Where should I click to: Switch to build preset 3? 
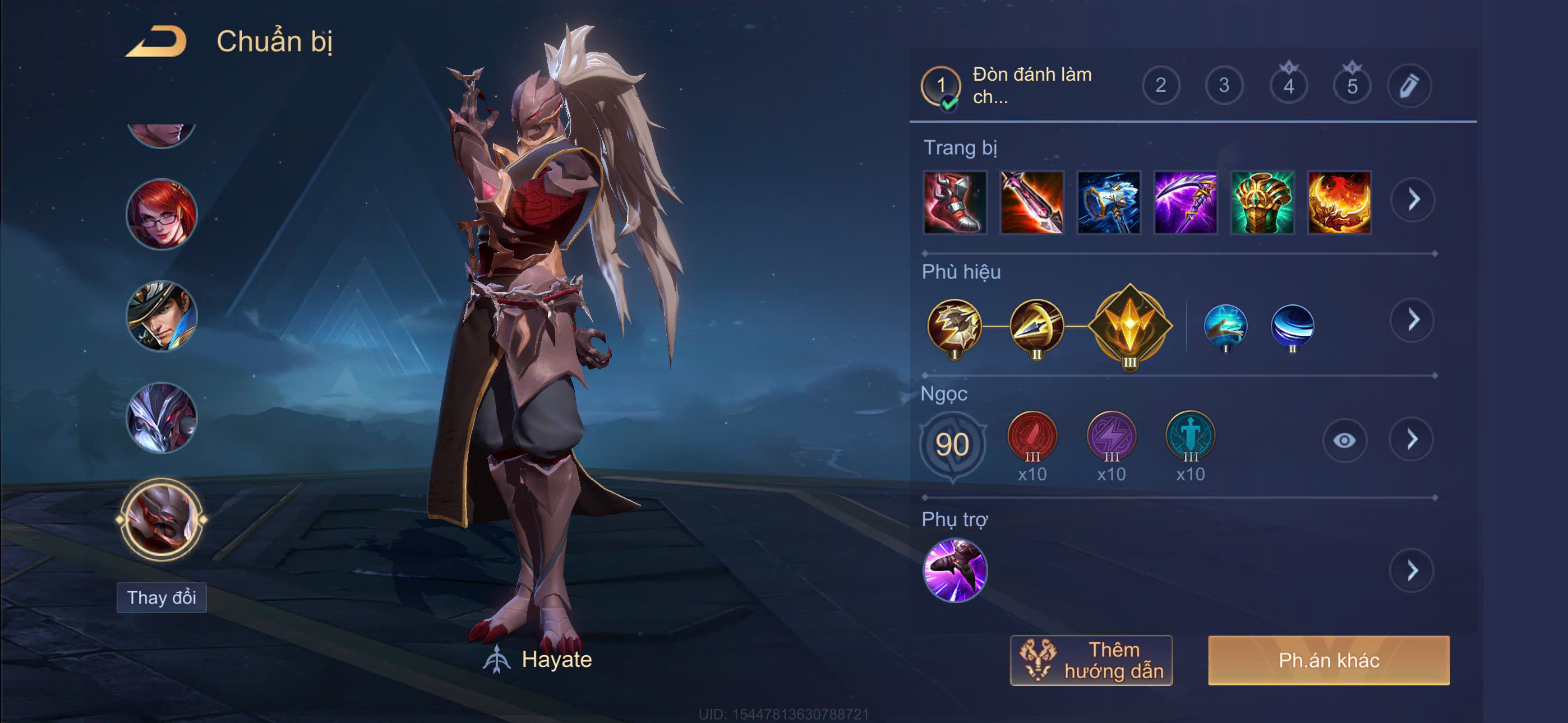[1224, 85]
